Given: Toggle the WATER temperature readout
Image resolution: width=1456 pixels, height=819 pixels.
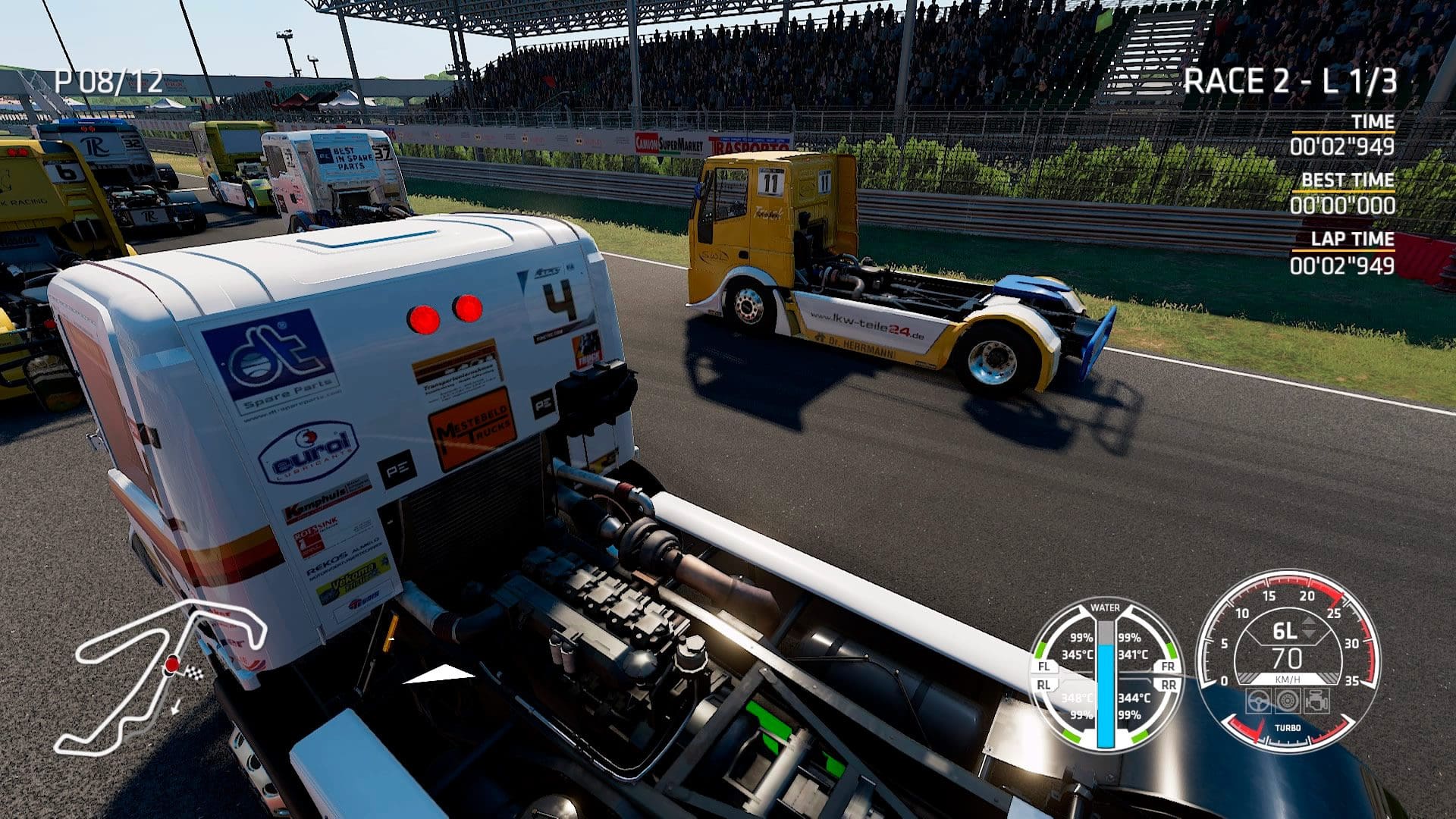Looking at the screenshot, I should 1106,607.
